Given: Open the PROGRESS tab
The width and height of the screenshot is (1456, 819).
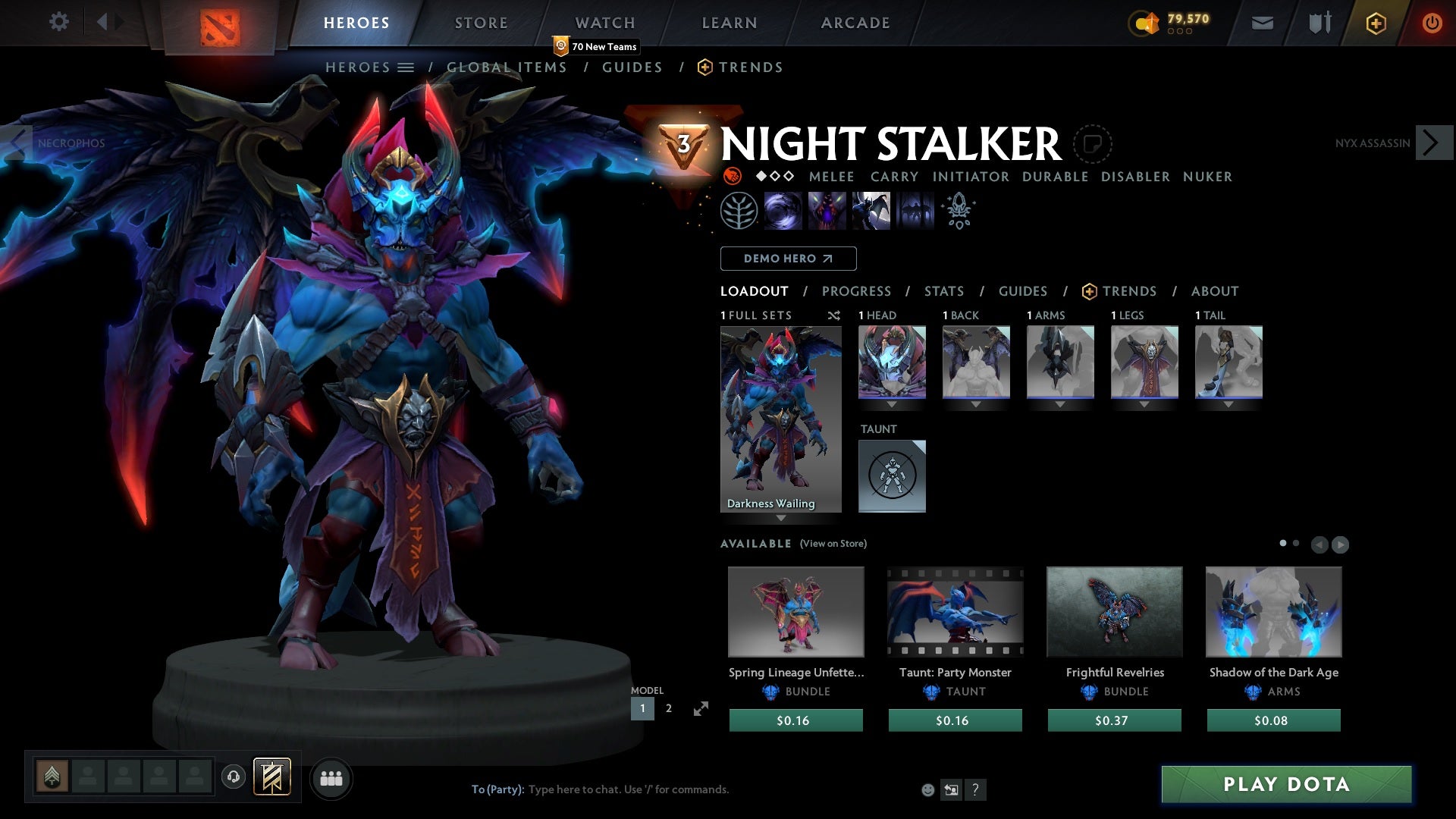Looking at the screenshot, I should pyautogui.click(x=857, y=291).
